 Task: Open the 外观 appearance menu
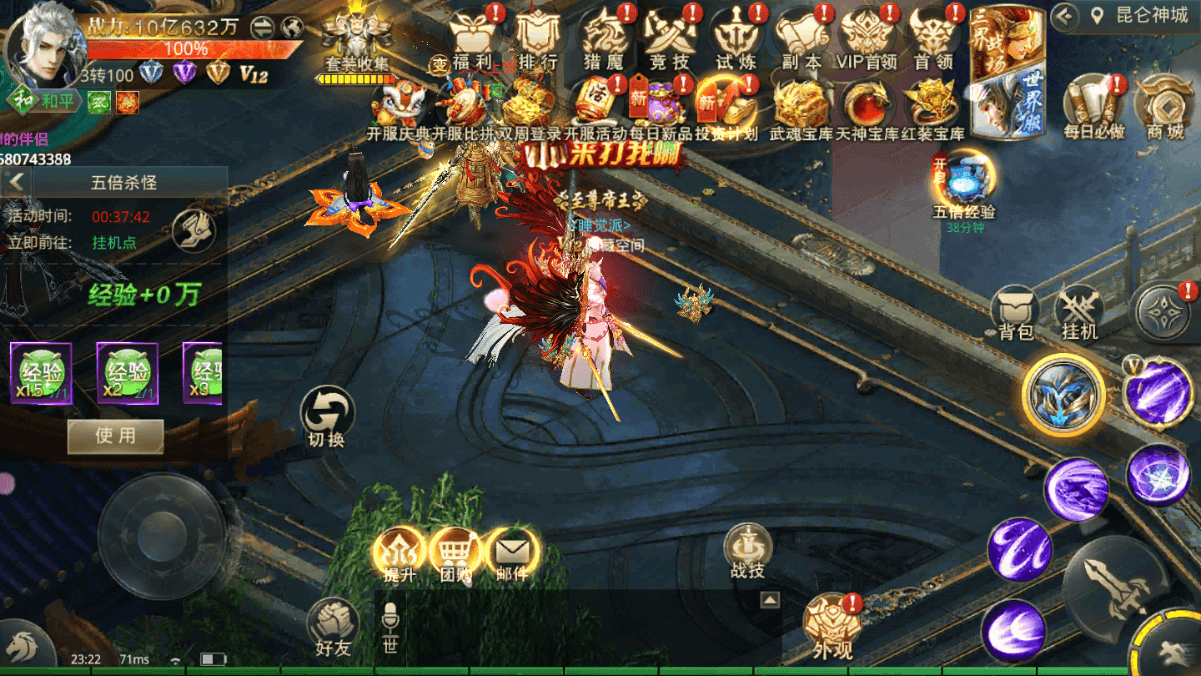[832, 628]
